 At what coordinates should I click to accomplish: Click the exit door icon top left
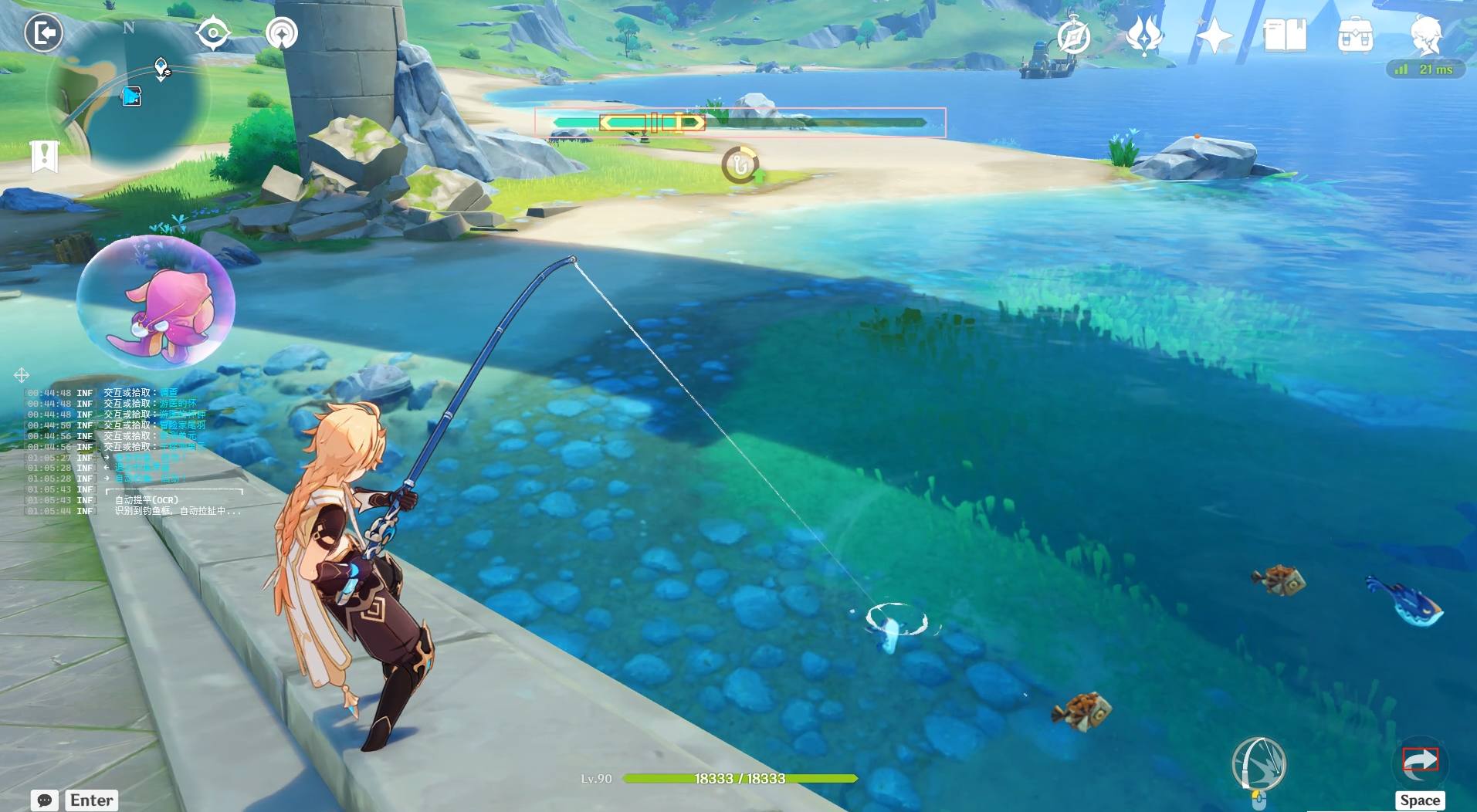pyautogui.click(x=44, y=33)
